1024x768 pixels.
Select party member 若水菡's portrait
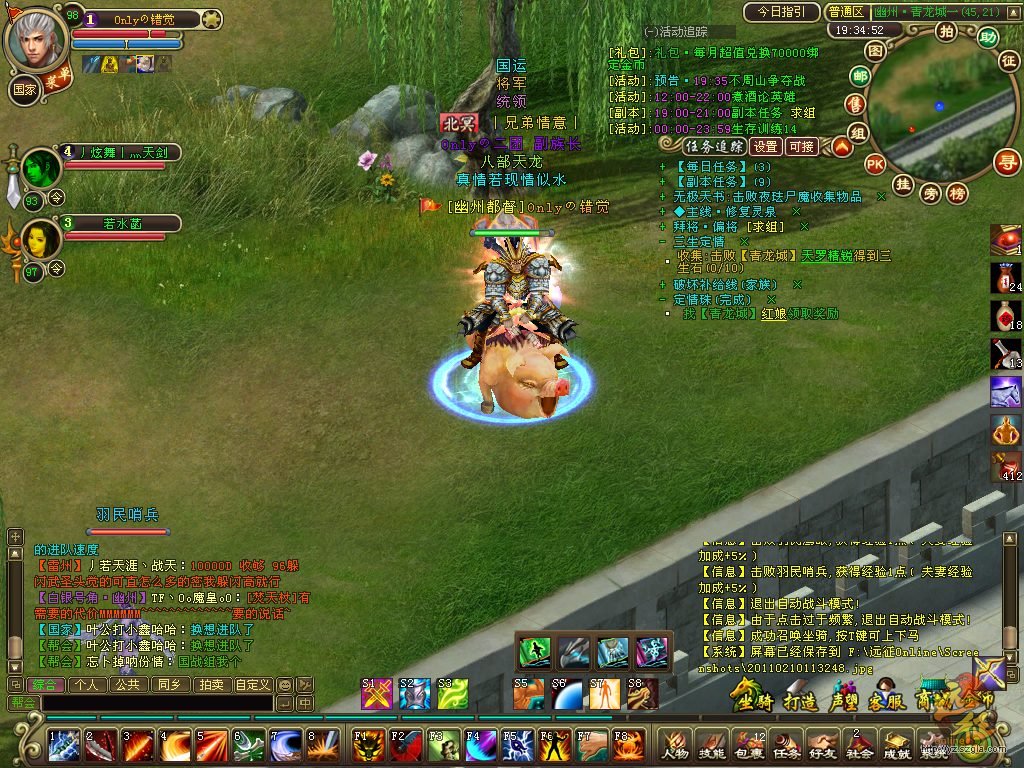[x=41, y=238]
